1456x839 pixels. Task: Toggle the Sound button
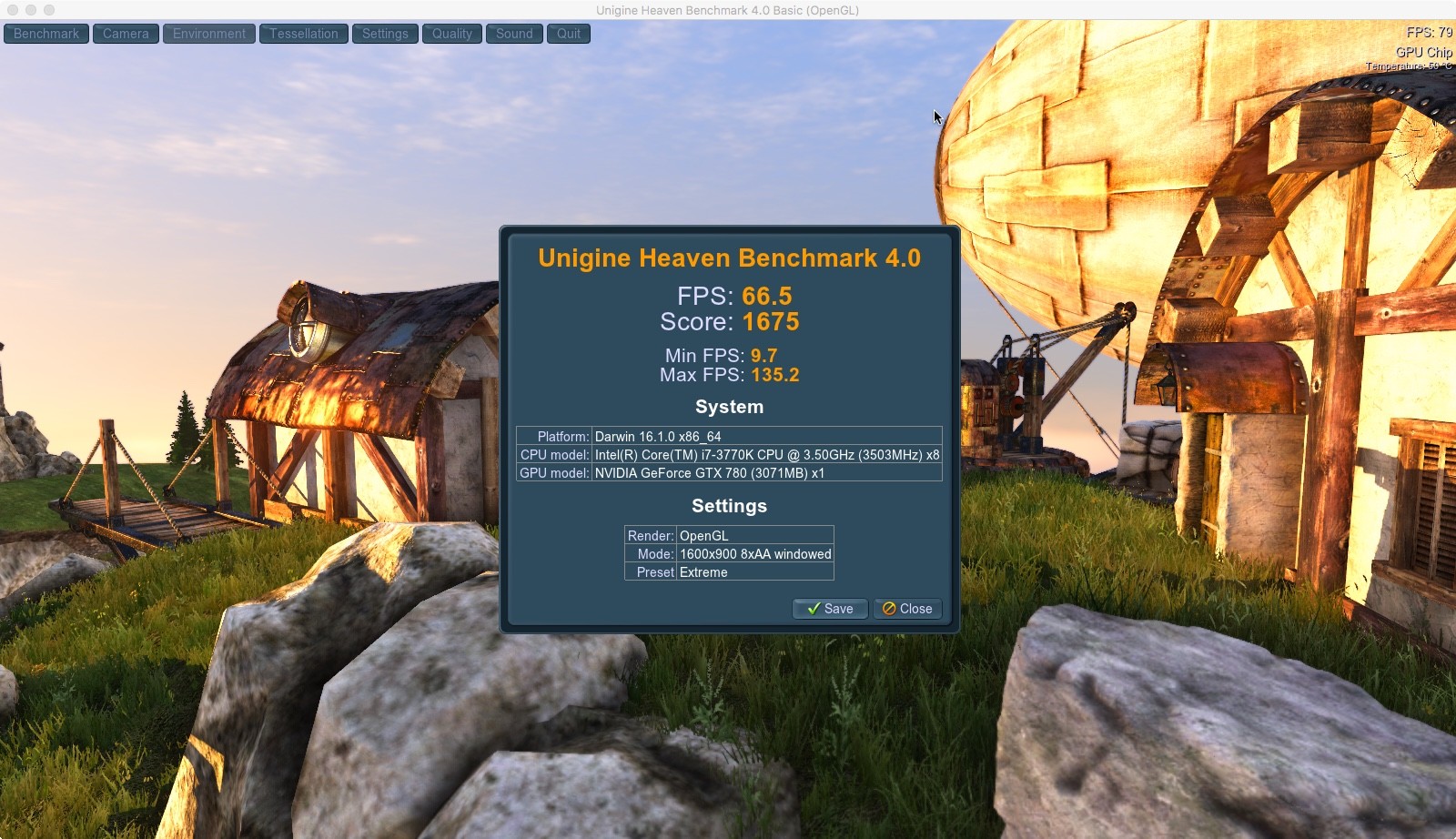pos(514,34)
